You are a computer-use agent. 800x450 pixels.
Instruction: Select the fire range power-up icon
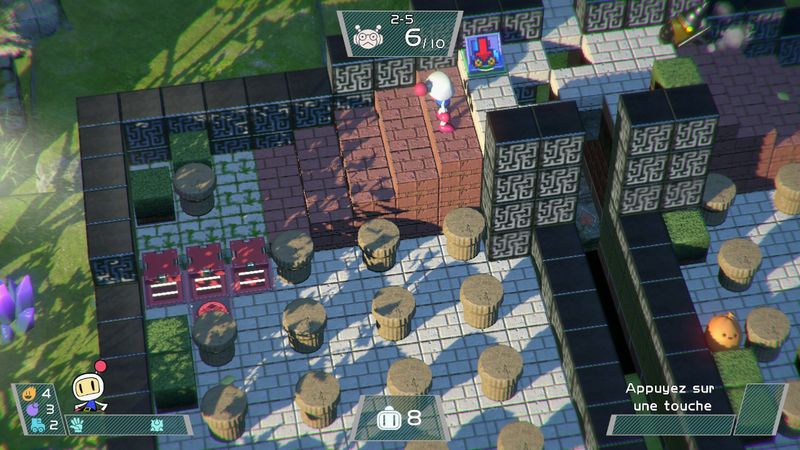pyautogui.click(x=27, y=393)
